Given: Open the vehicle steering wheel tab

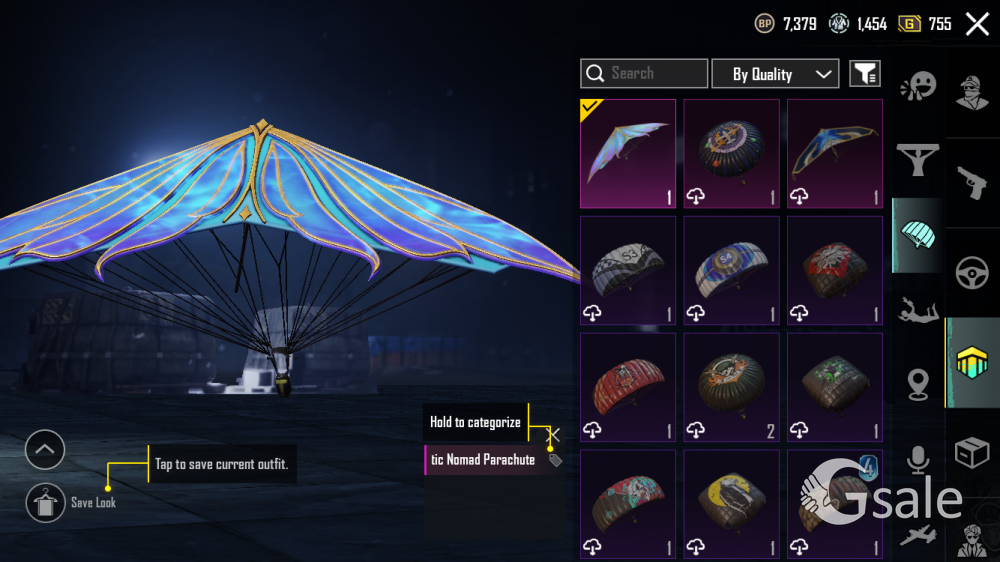Looking at the screenshot, I should tap(972, 273).
